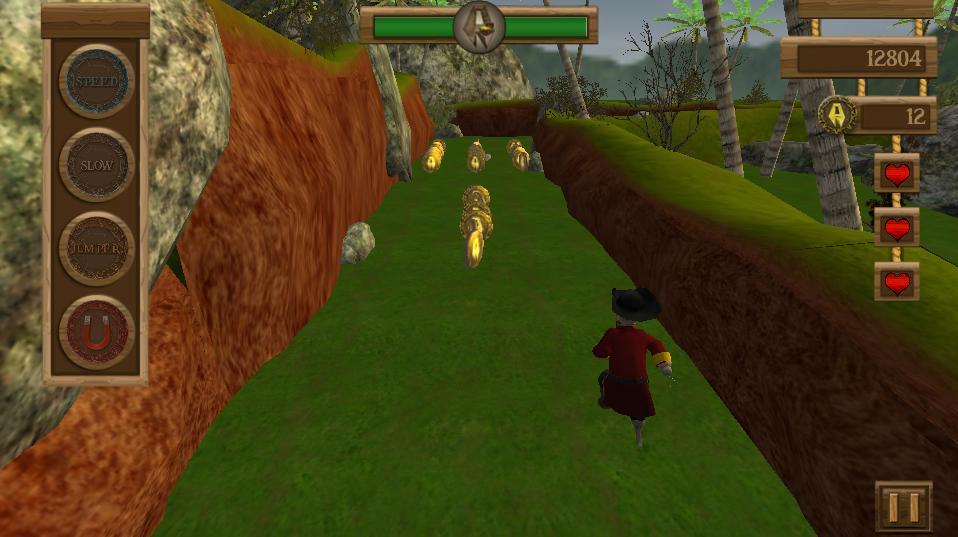The image size is (958, 537).
Task: Pause the game with the pause button
Action: (x=903, y=506)
